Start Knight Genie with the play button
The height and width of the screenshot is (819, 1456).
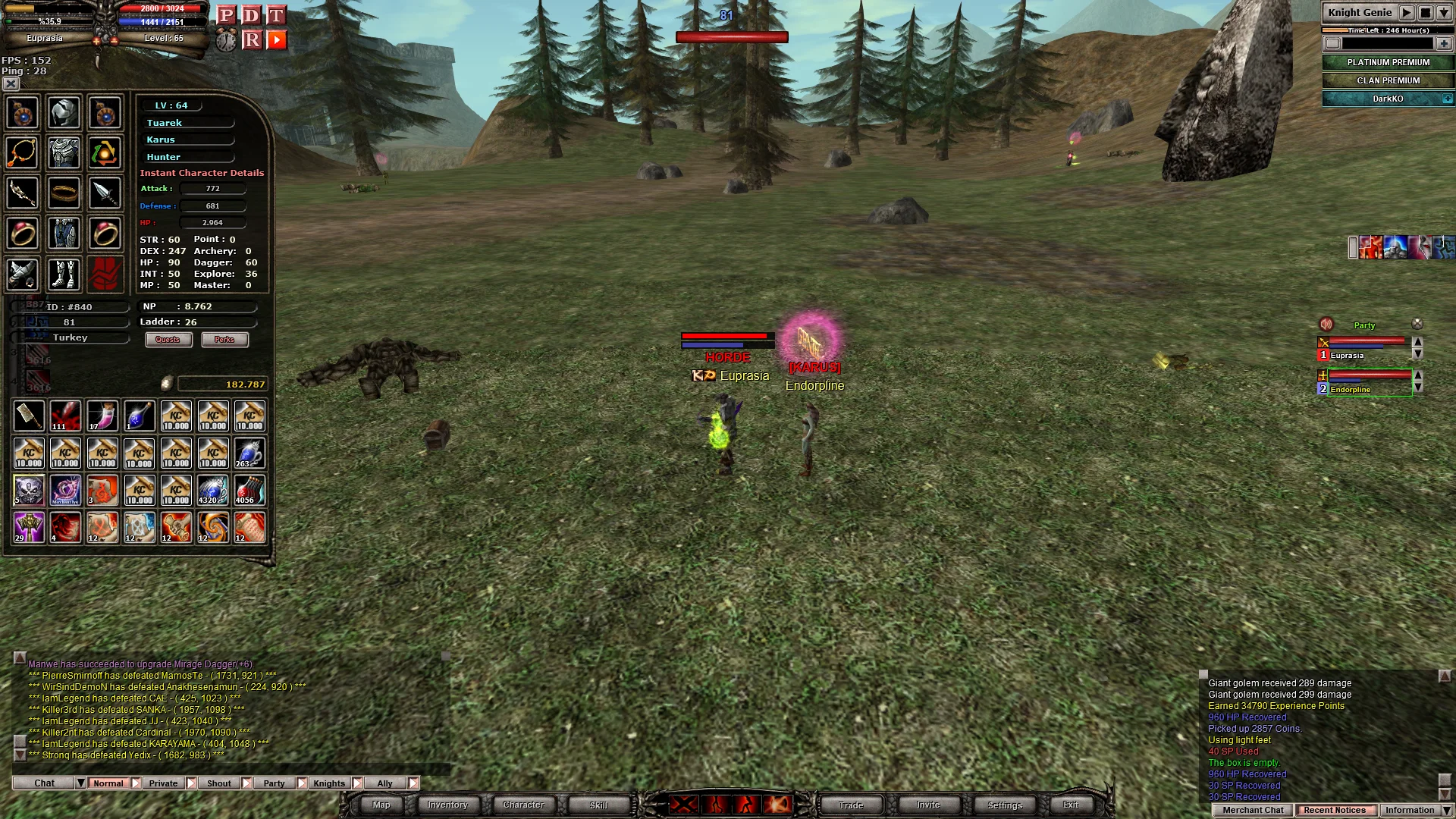(1407, 12)
